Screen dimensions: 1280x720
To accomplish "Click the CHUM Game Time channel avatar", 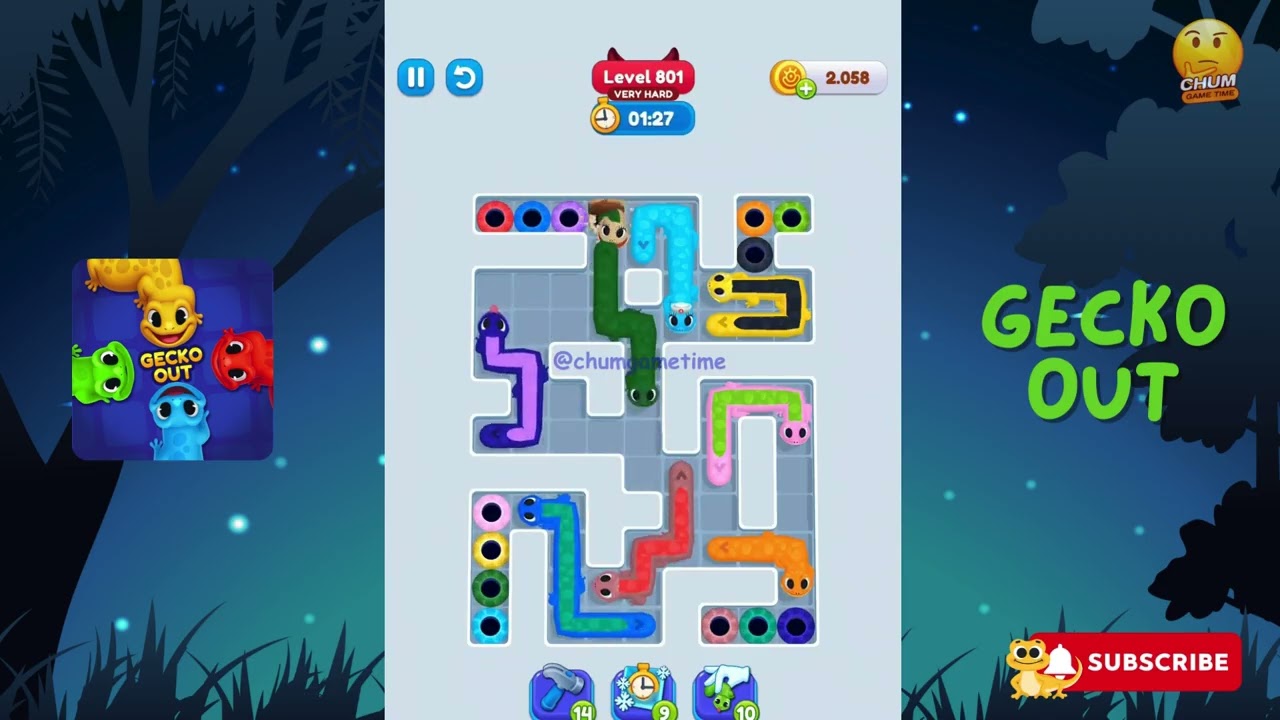I will tap(1208, 57).
